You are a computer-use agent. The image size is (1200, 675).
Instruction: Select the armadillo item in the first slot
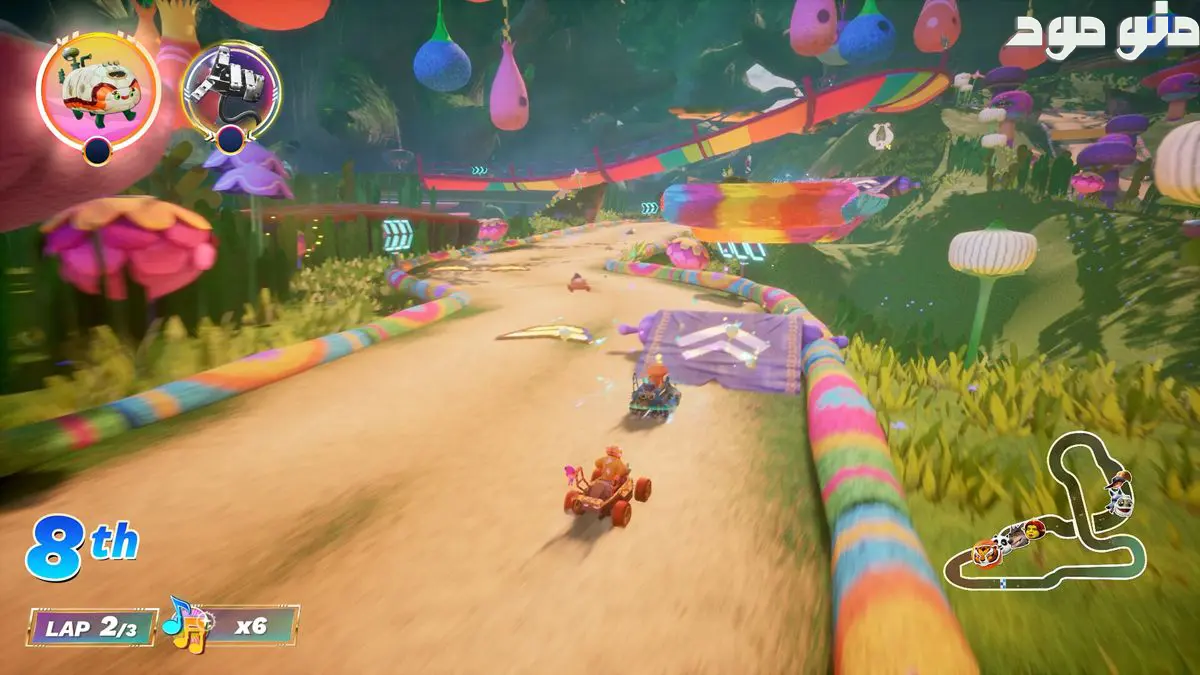click(x=97, y=90)
